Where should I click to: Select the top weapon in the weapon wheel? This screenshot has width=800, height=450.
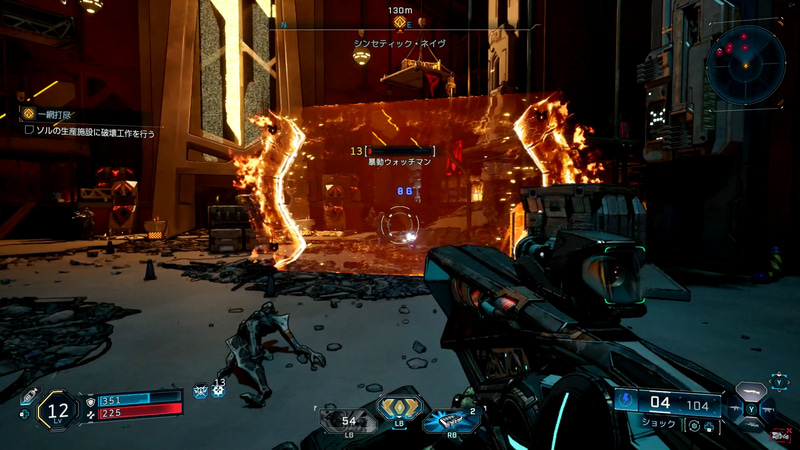752,391
